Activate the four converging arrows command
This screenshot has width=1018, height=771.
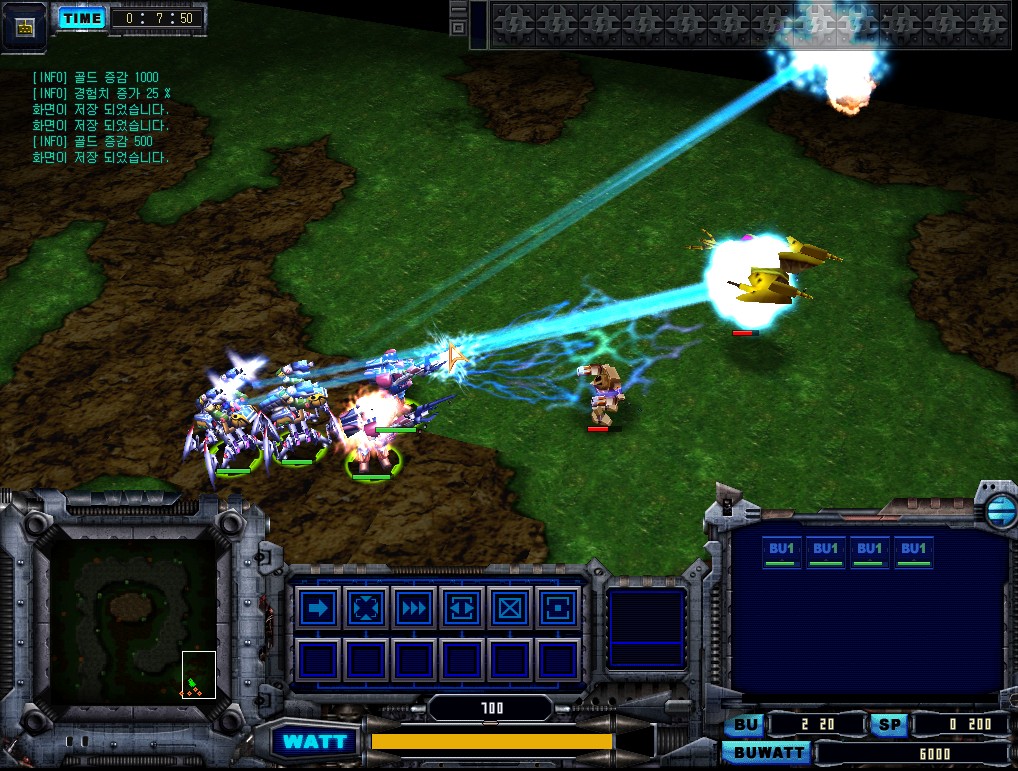tap(365, 608)
